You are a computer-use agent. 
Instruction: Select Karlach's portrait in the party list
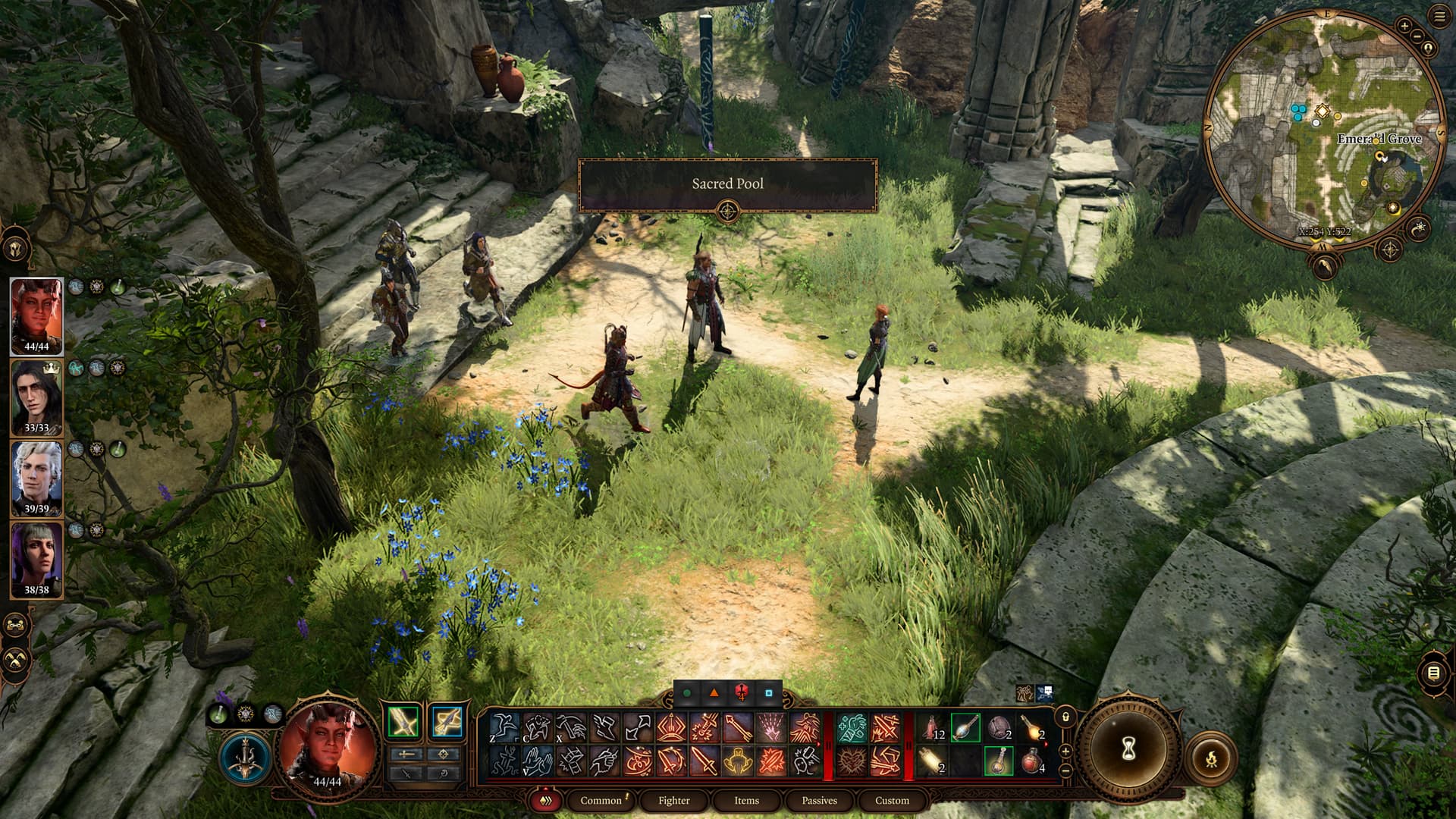coord(36,315)
